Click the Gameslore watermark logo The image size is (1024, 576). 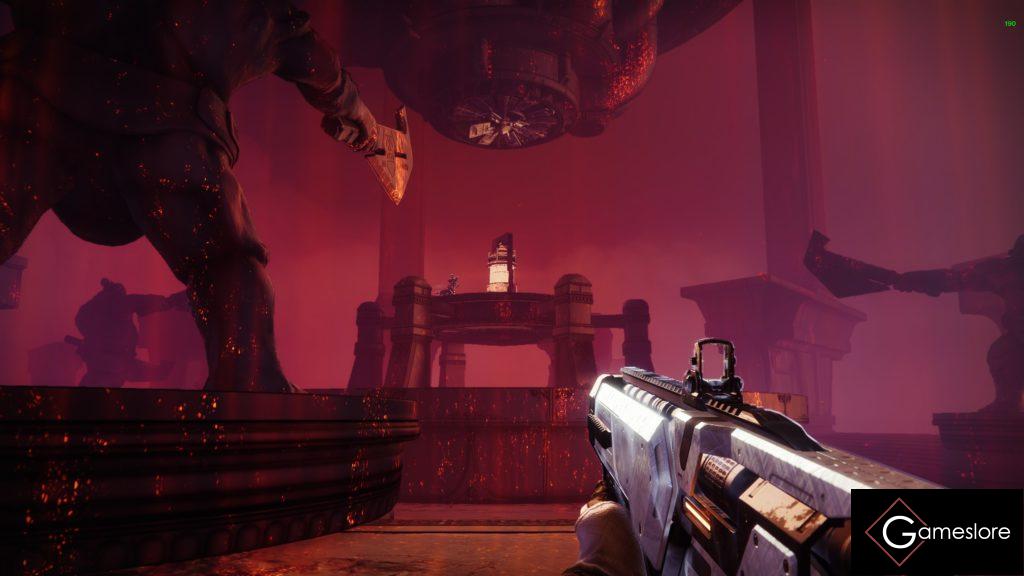coord(937,532)
